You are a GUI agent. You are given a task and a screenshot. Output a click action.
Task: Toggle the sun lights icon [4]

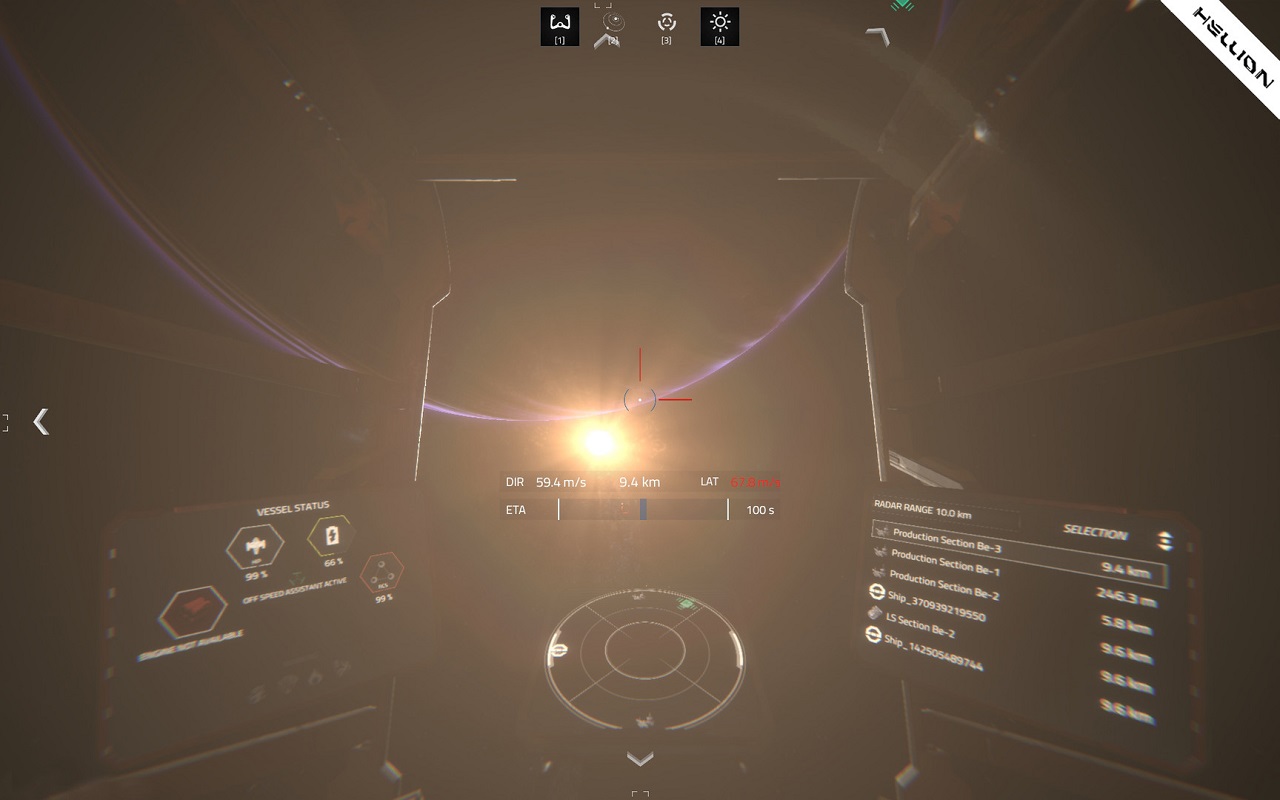(x=719, y=26)
